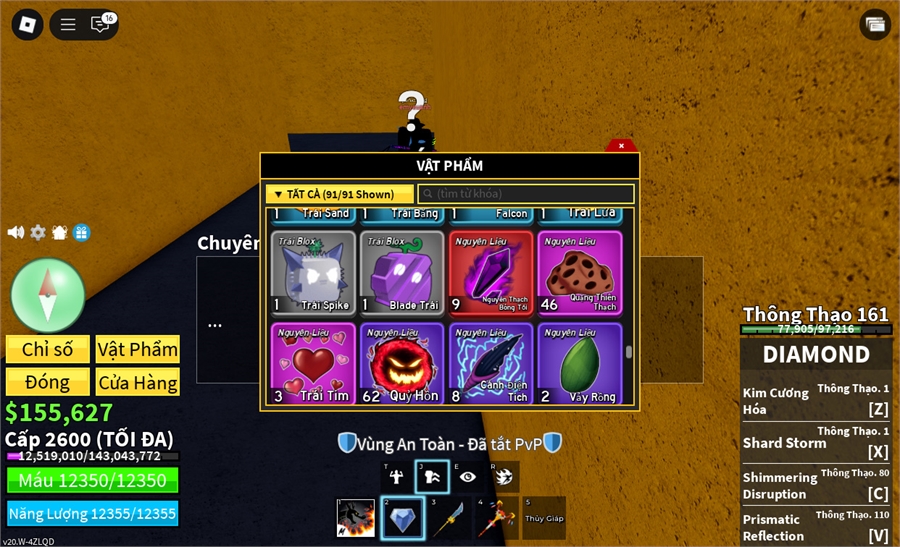Select the Quặng Thiên Thạch ore item

[x=580, y=274]
